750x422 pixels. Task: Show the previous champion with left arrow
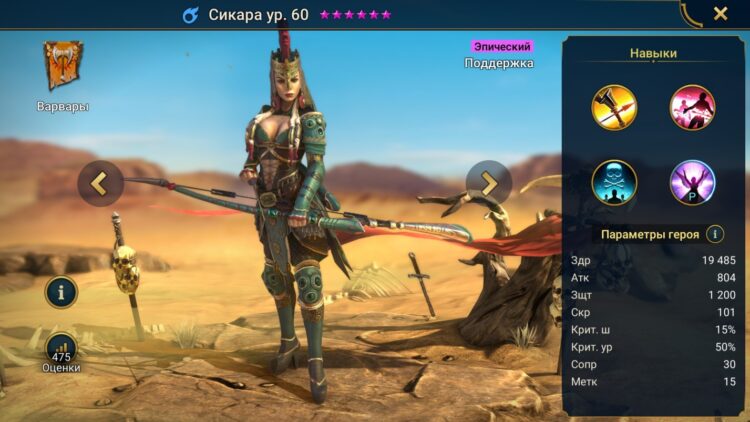pos(100,183)
